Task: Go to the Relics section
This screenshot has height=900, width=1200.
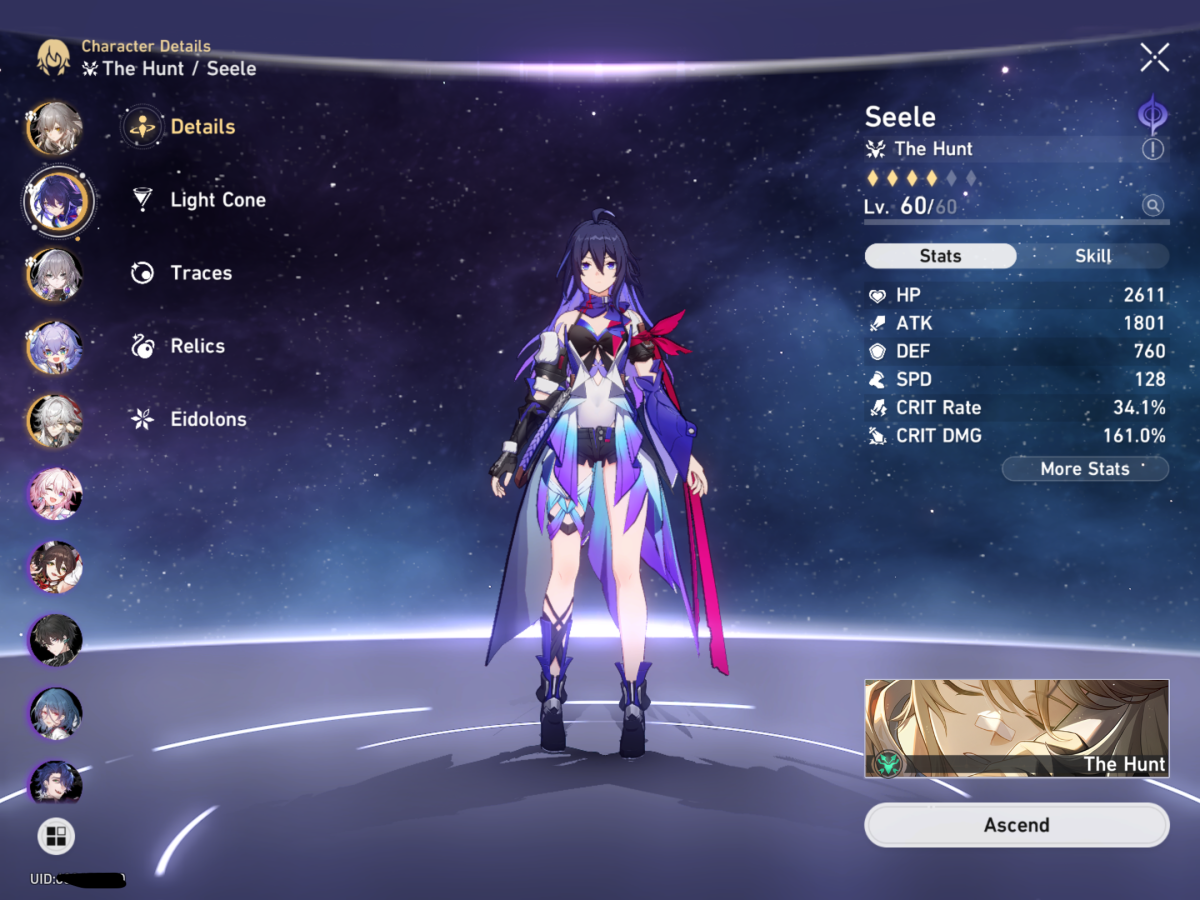Action: (197, 346)
